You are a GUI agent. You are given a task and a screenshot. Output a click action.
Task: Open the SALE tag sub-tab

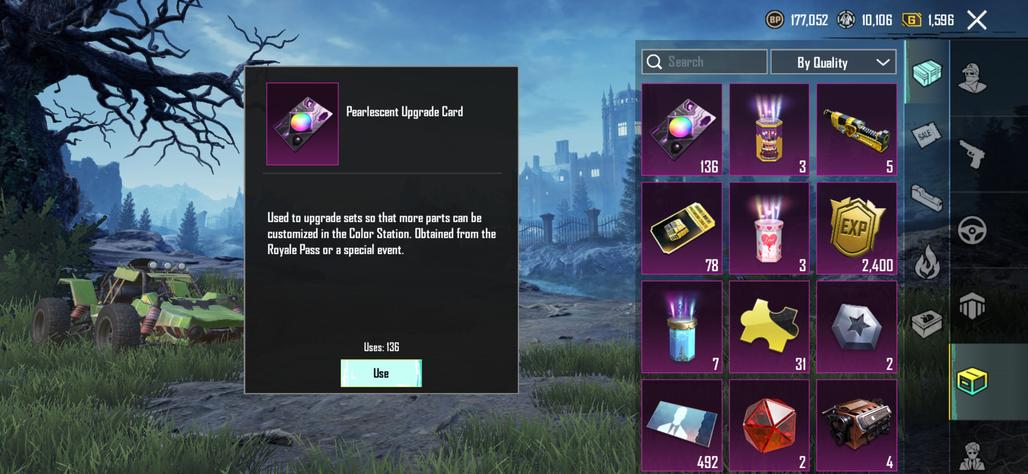[926, 134]
